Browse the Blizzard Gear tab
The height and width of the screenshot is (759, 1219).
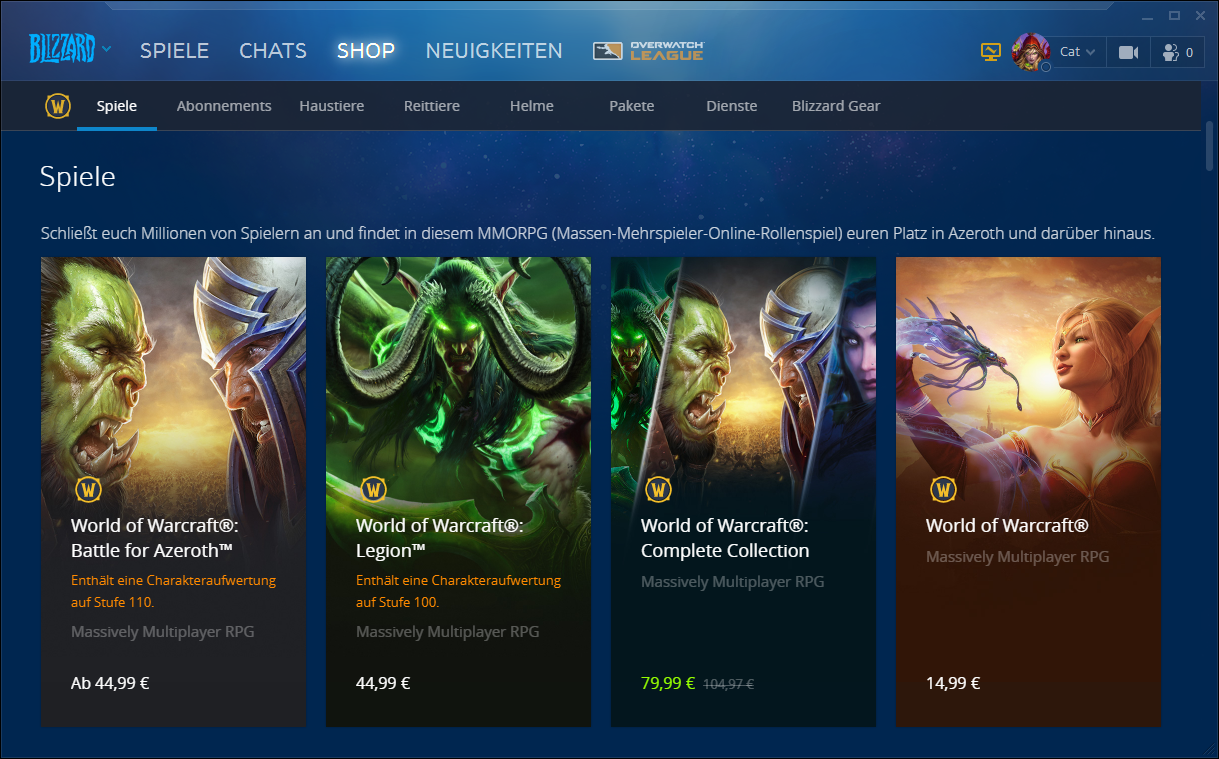coord(836,106)
